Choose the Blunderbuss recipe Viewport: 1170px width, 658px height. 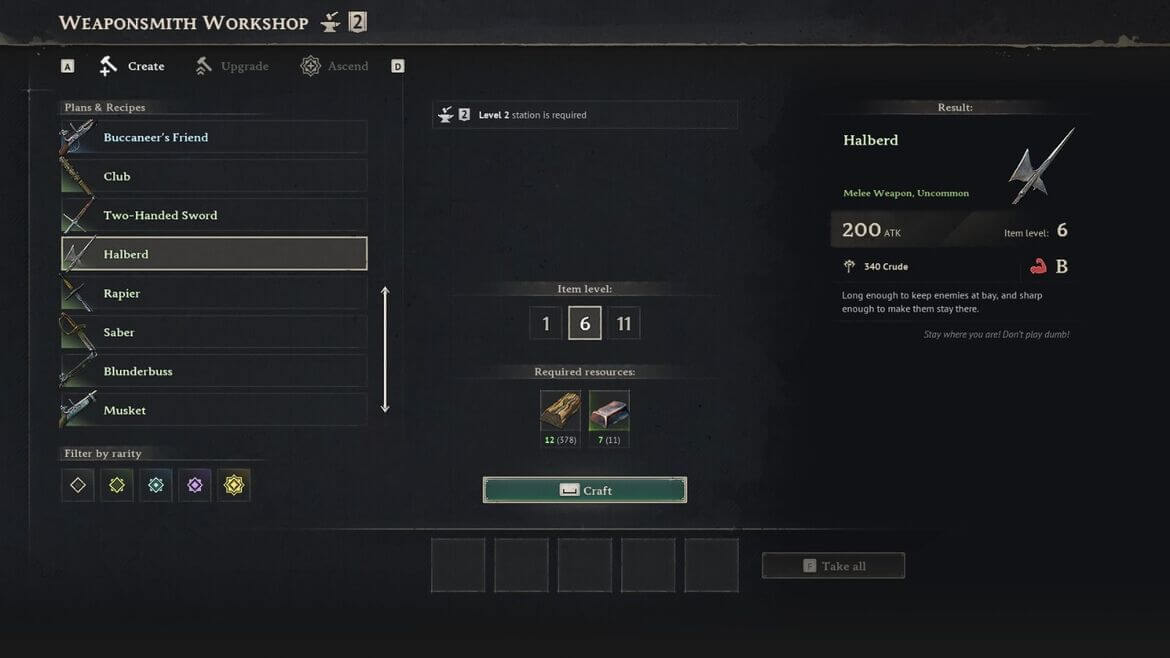point(214,371)
